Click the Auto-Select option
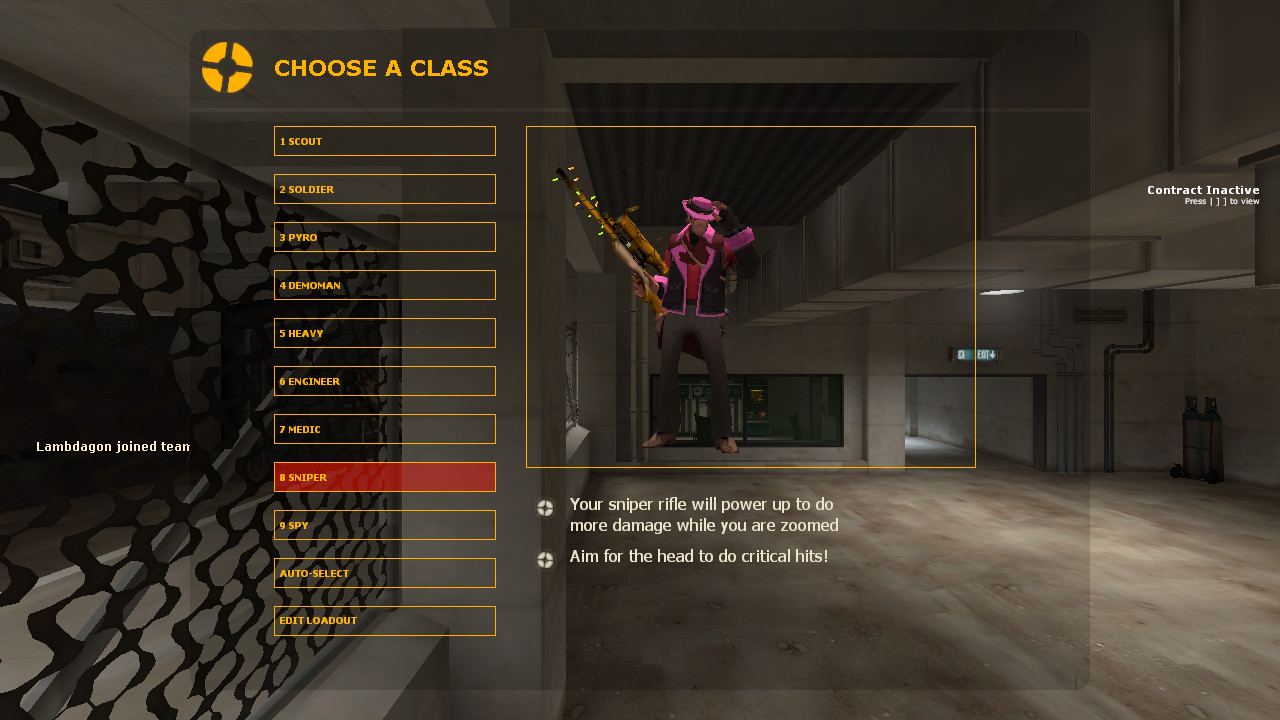 click(384, 572)
